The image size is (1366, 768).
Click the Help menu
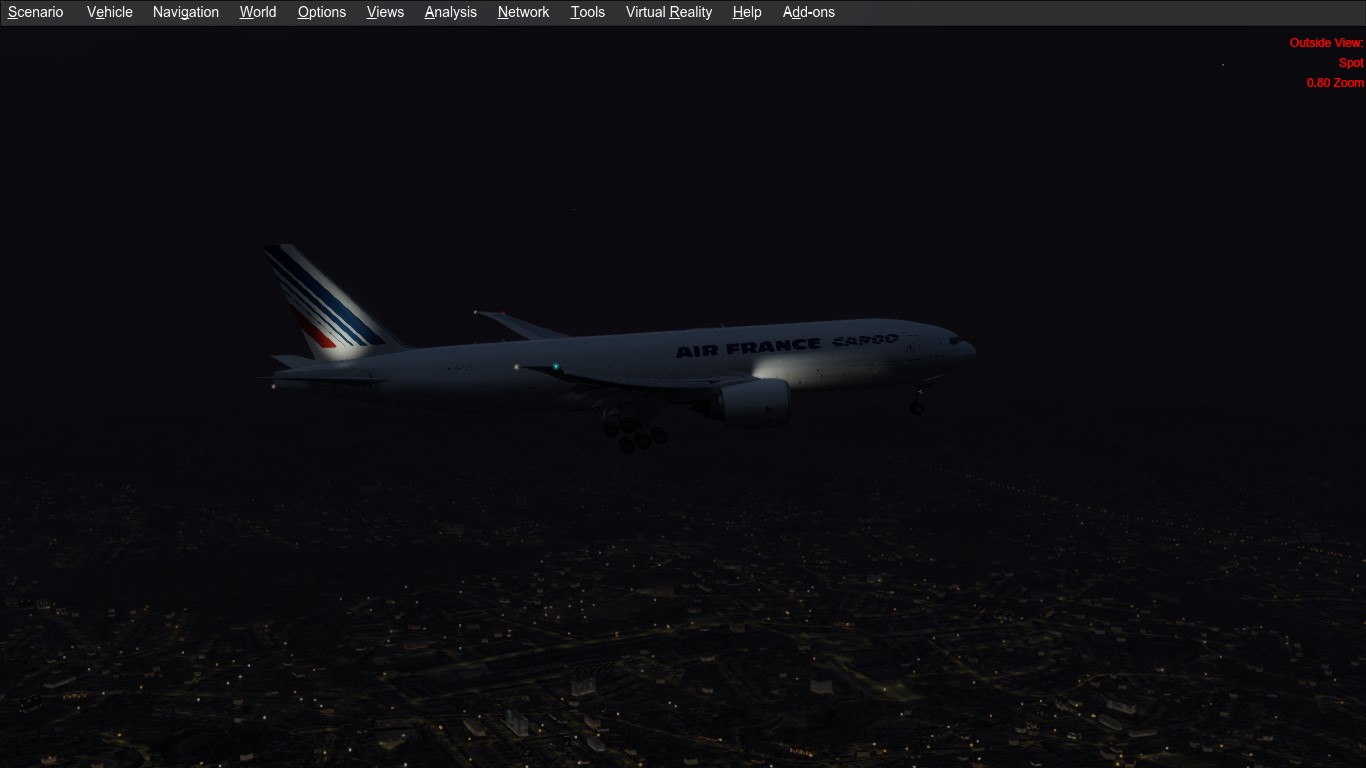click(x=747, y=12)
